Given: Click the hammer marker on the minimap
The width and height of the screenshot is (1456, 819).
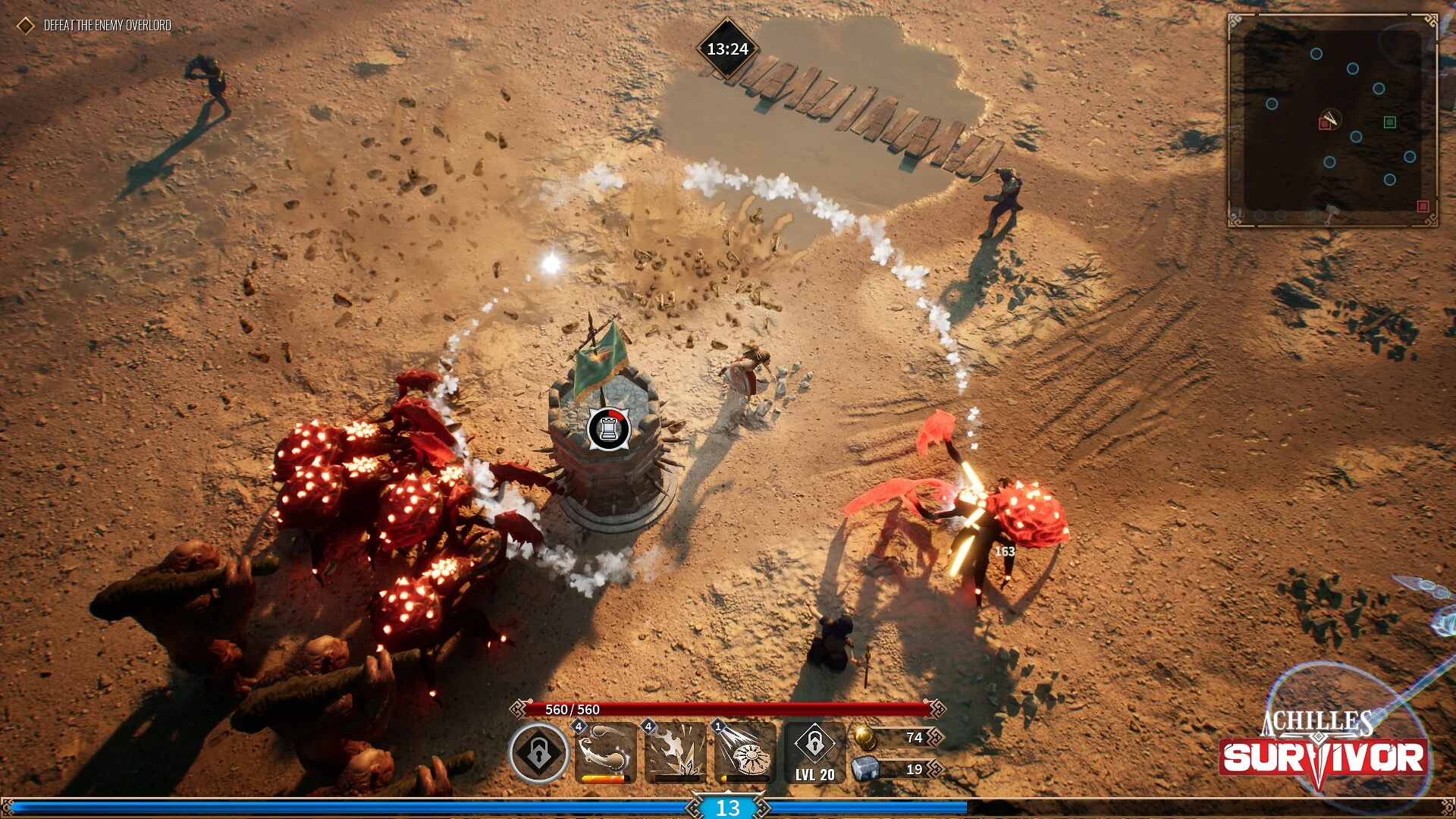Looking at the screenshot, I should tap(1332, 212).
